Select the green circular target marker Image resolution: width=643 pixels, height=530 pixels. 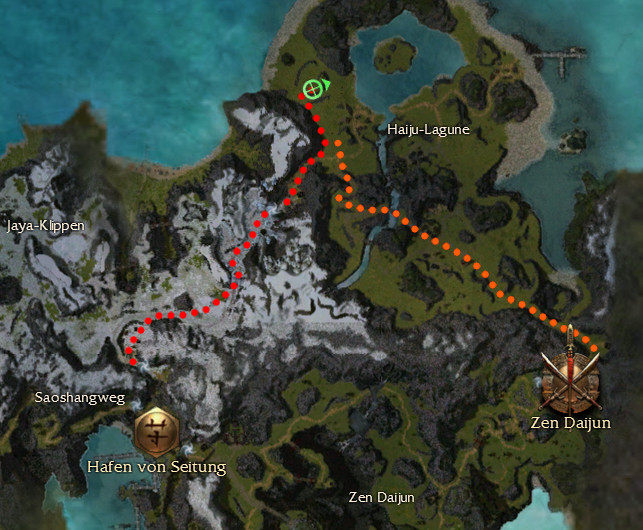coord(313,89)
